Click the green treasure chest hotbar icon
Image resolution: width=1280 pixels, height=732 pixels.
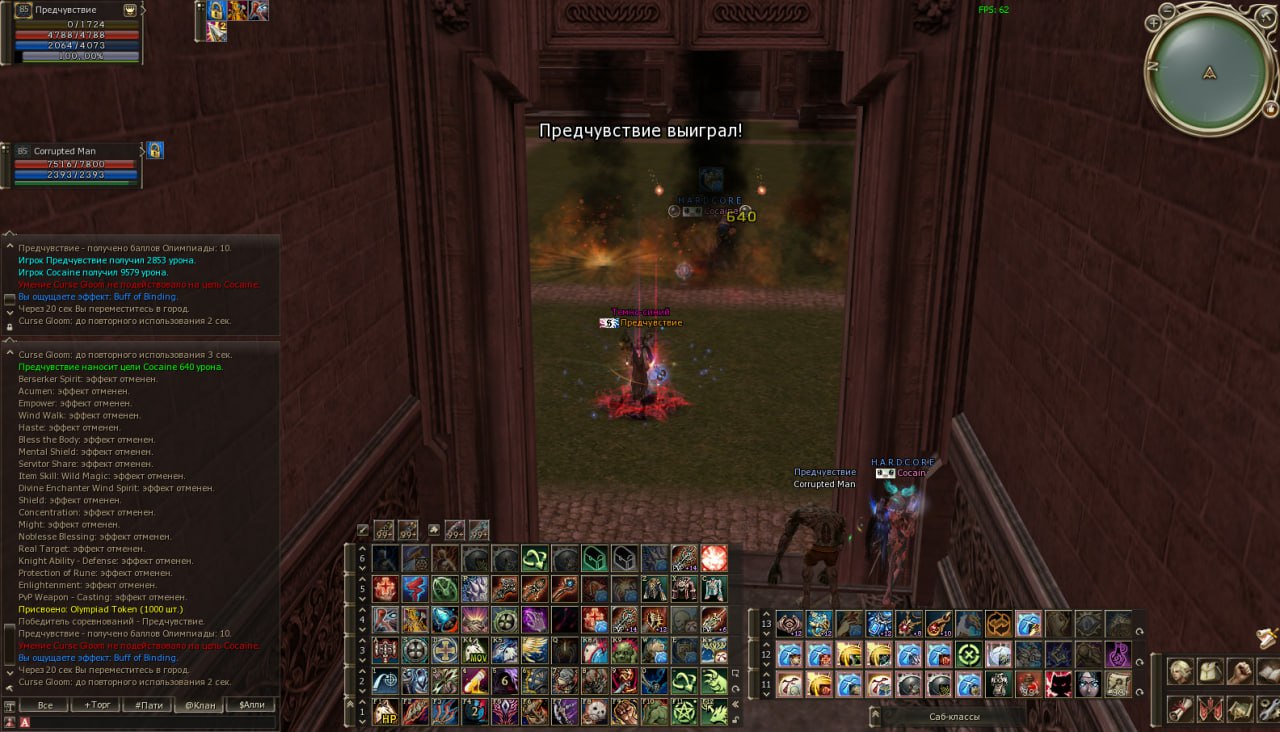595,559
